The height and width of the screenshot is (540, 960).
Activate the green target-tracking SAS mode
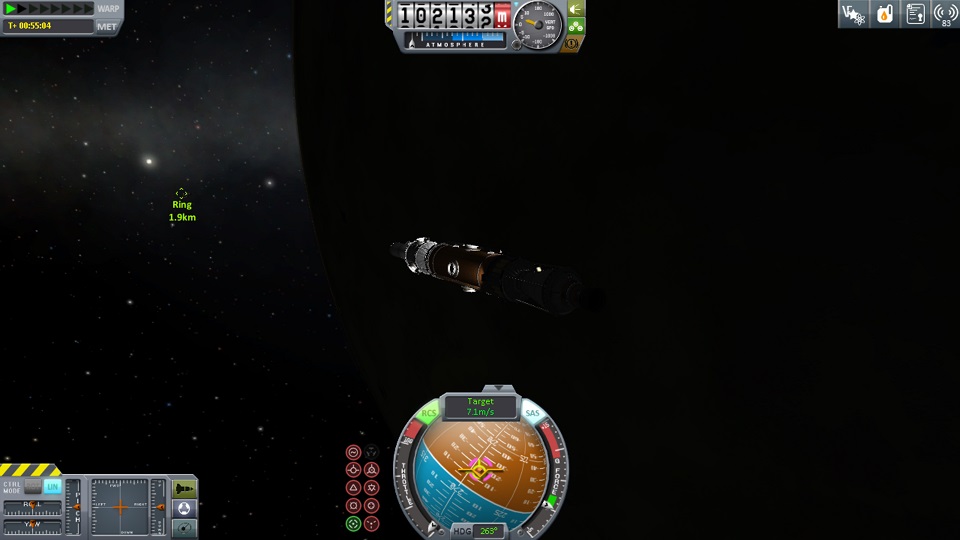pyautogui.click(x=354, y=524)
